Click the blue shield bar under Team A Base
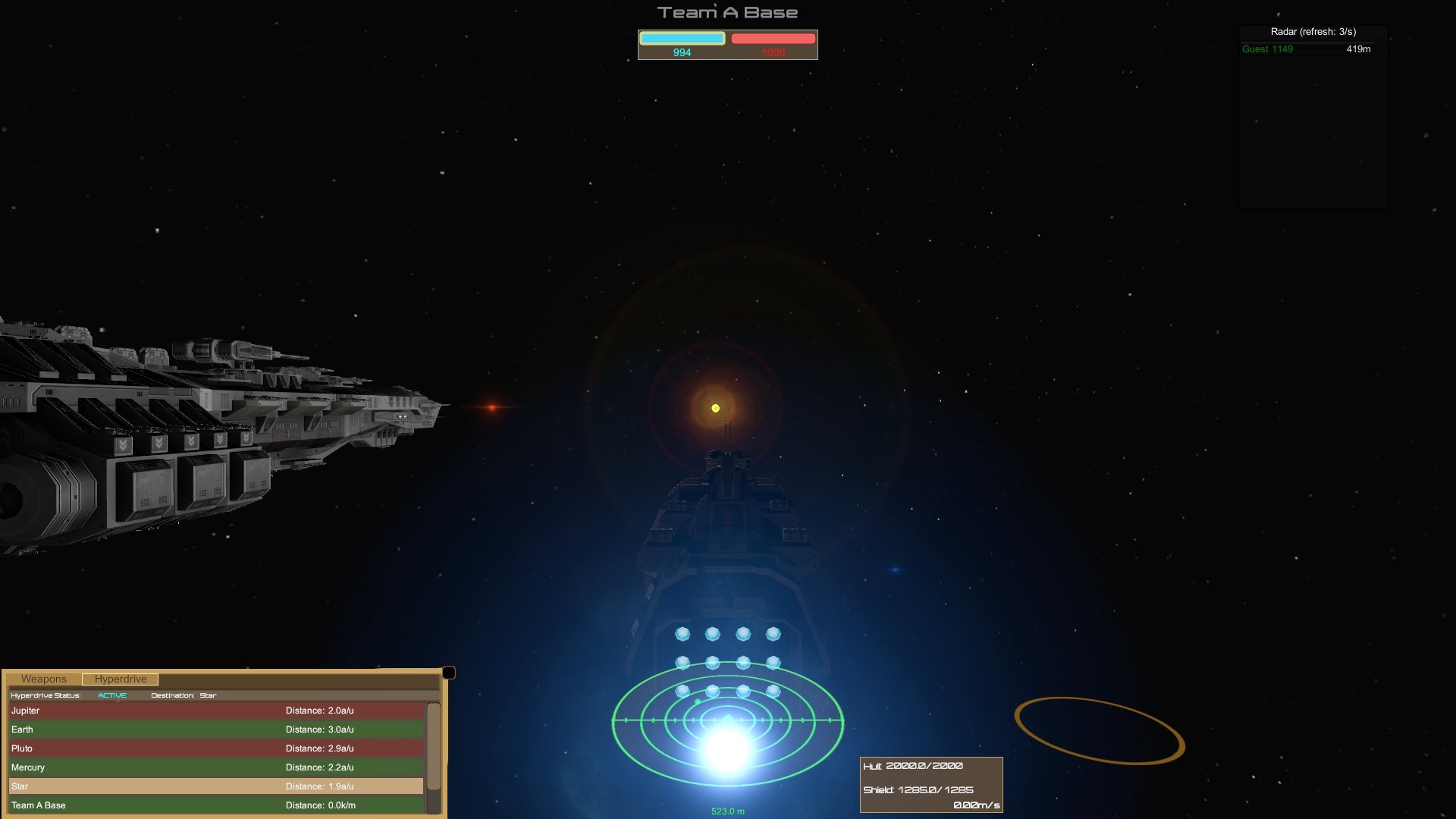This screenshot has width=1456, height=819. (x=681, y=36)
